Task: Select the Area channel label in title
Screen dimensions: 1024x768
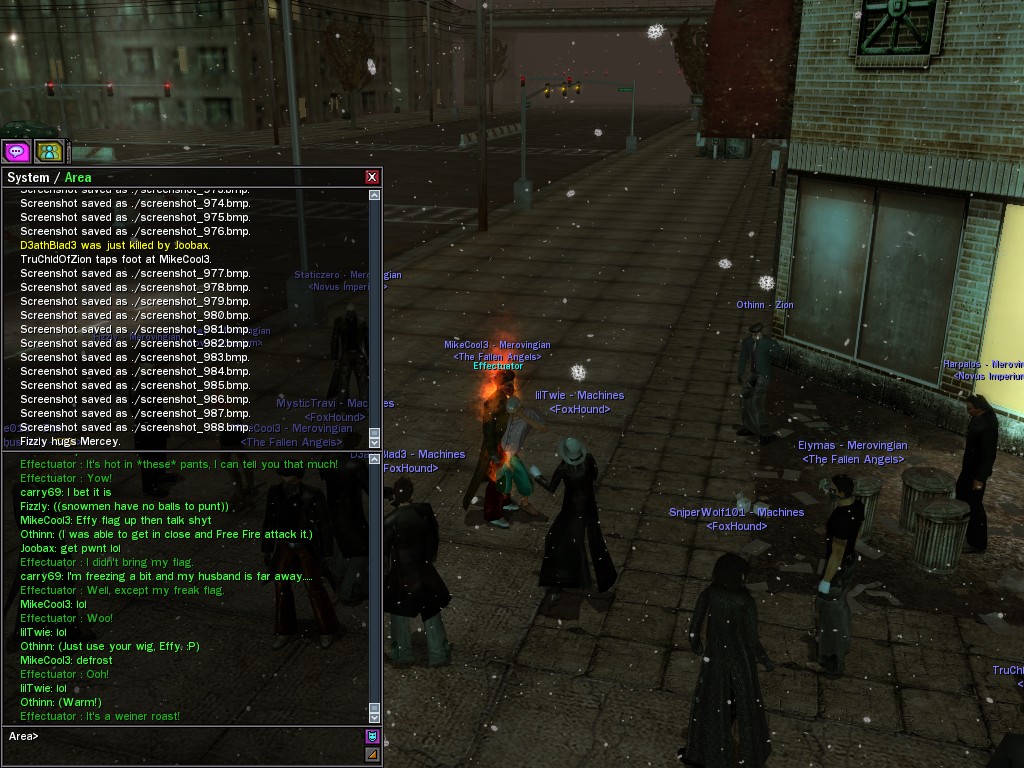Action: (78, 178)
